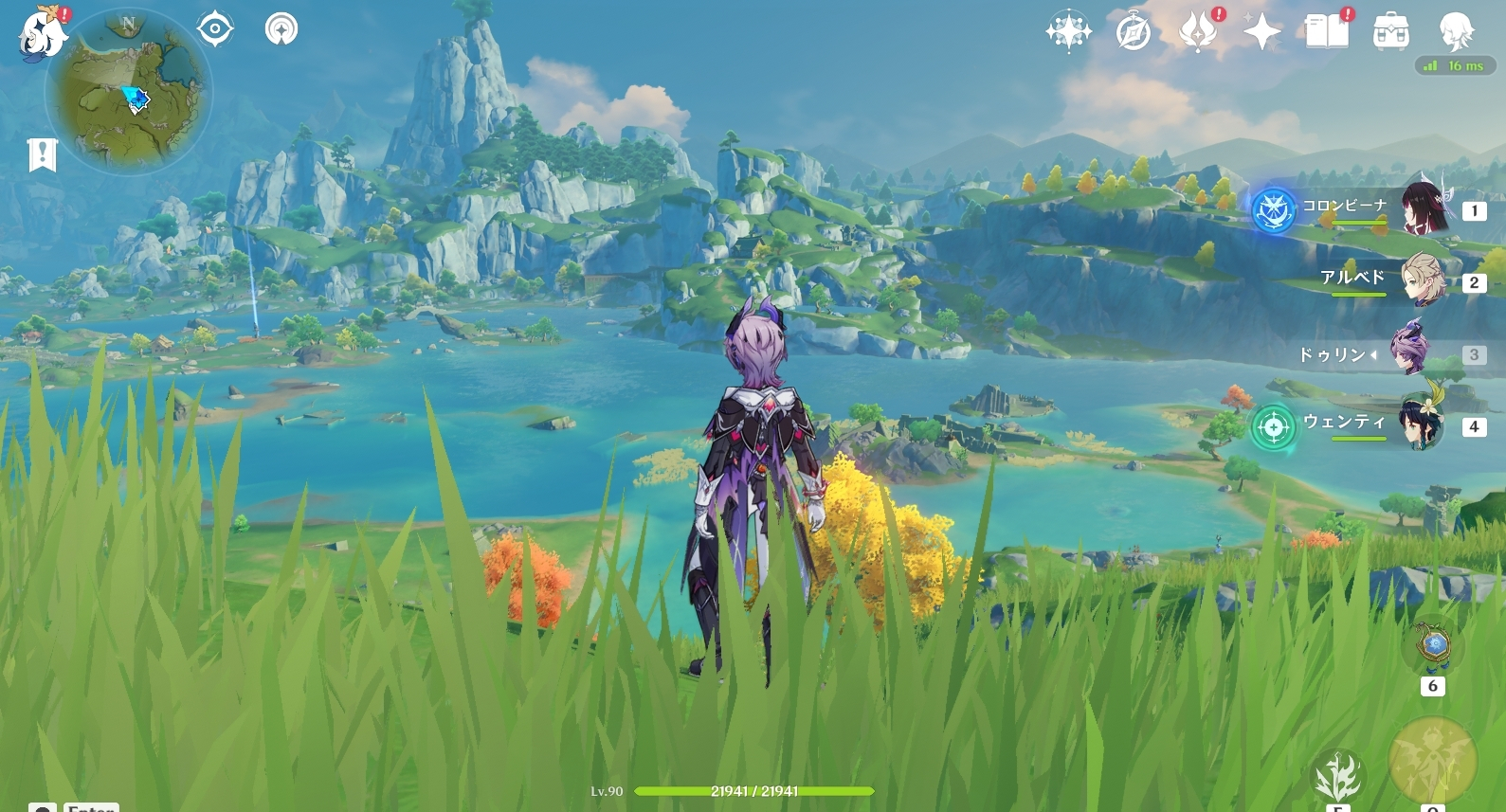Open the sparkle wish icon

click(x=1262, y=32)
